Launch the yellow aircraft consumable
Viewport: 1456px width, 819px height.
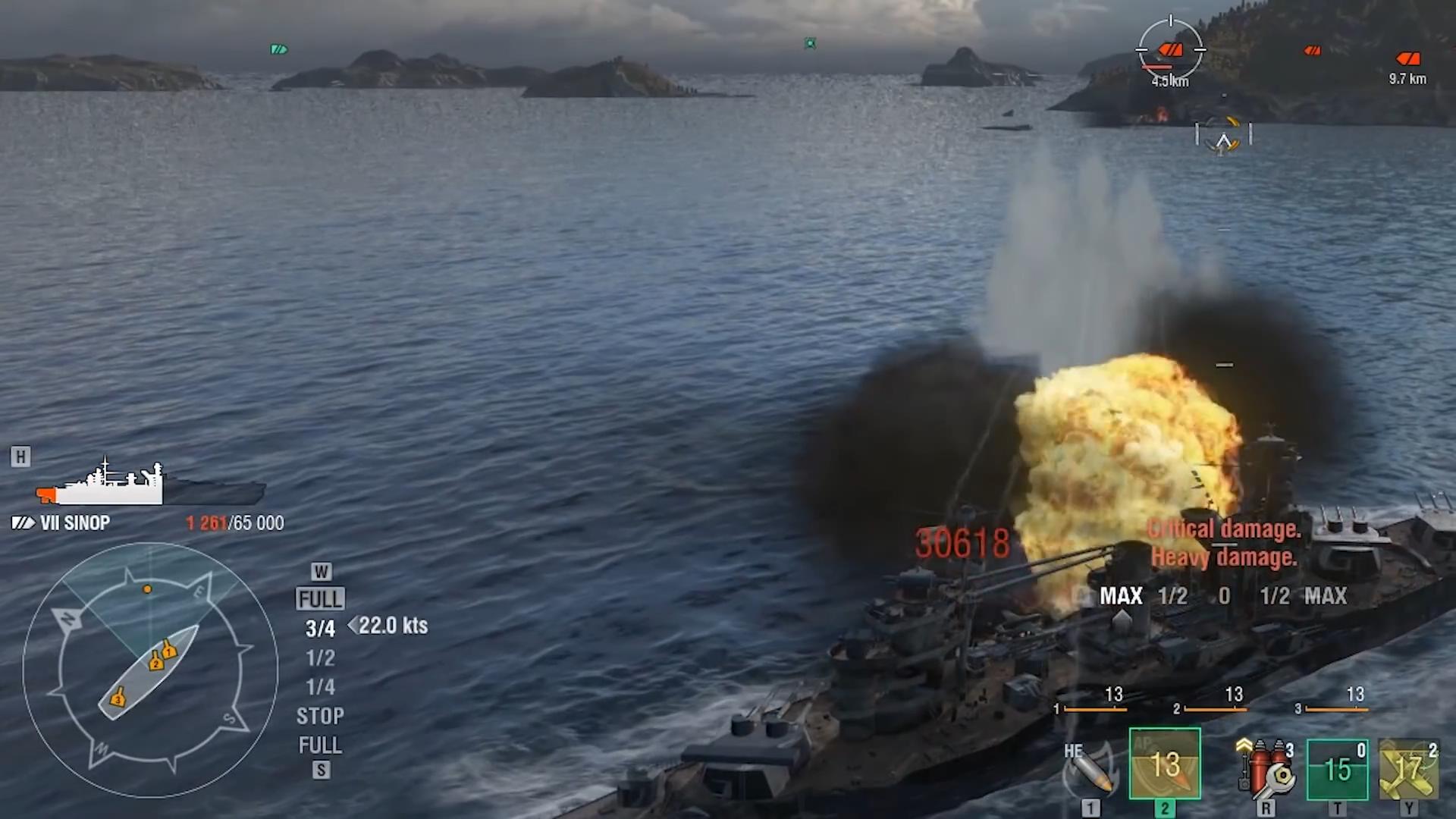pos(1408,769)
